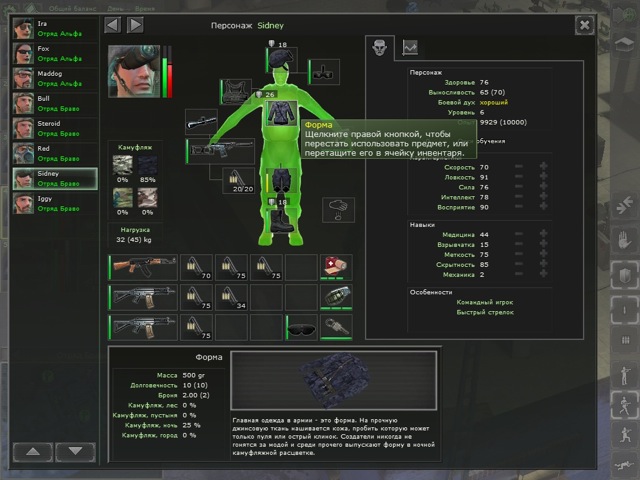This screenshot has height=480, width=640.
Task: Choose Maddog from the squad roster
Action: [x=54, y=78]
